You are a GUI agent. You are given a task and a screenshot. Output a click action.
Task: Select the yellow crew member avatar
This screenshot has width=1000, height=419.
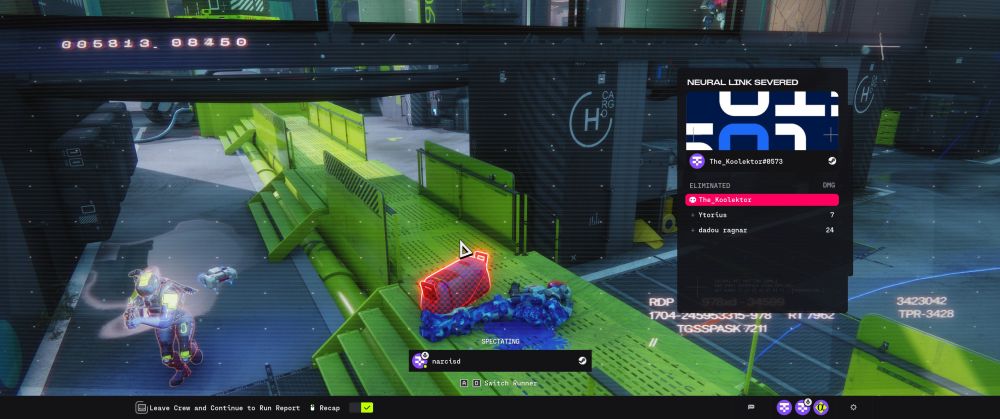tap(820, 408)
